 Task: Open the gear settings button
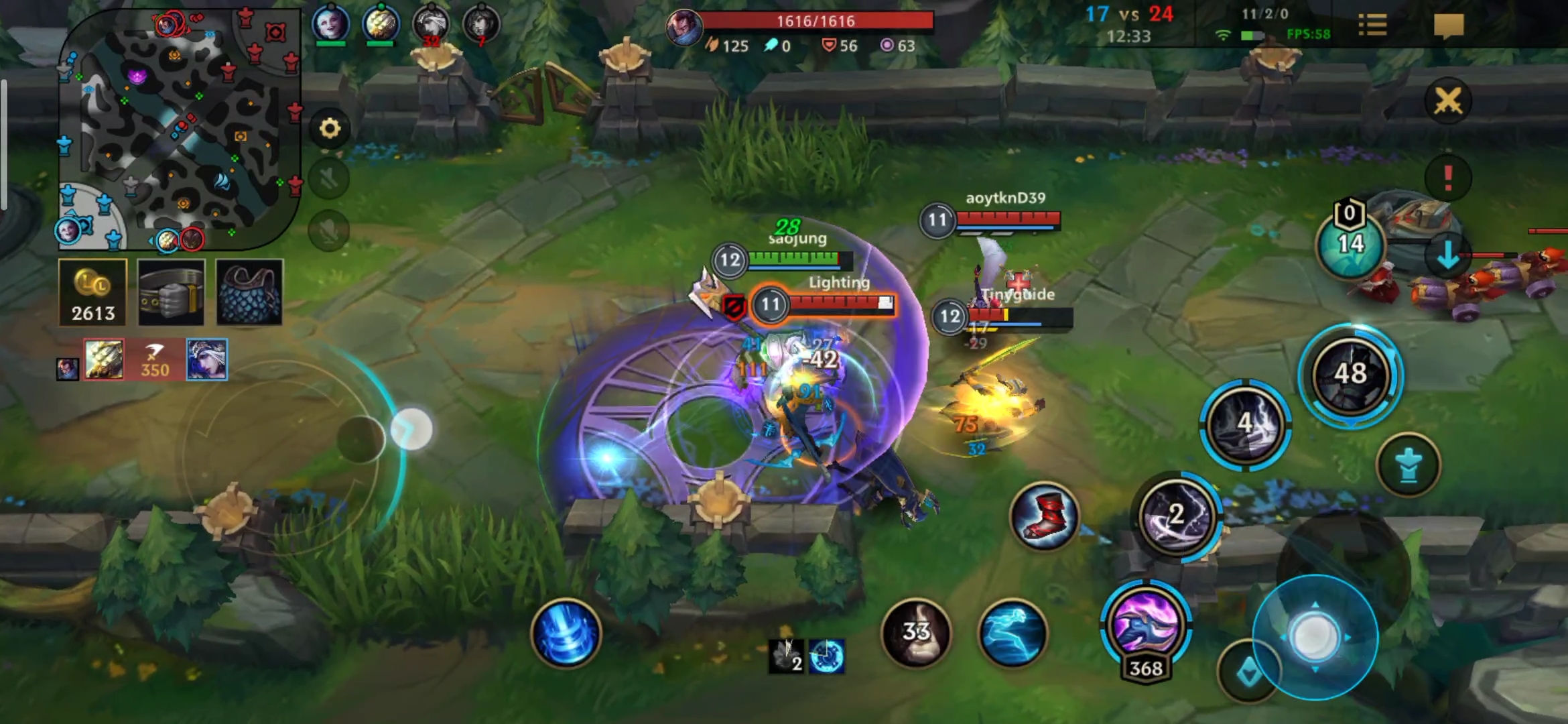330,128
